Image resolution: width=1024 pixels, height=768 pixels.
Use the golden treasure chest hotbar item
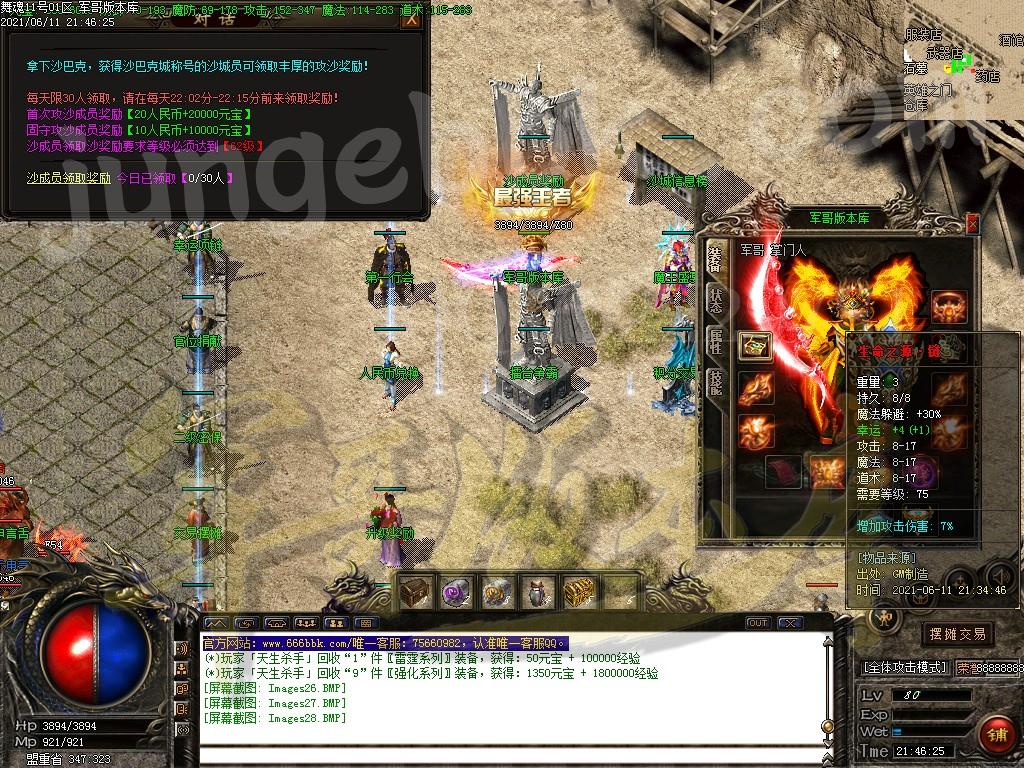579,592
